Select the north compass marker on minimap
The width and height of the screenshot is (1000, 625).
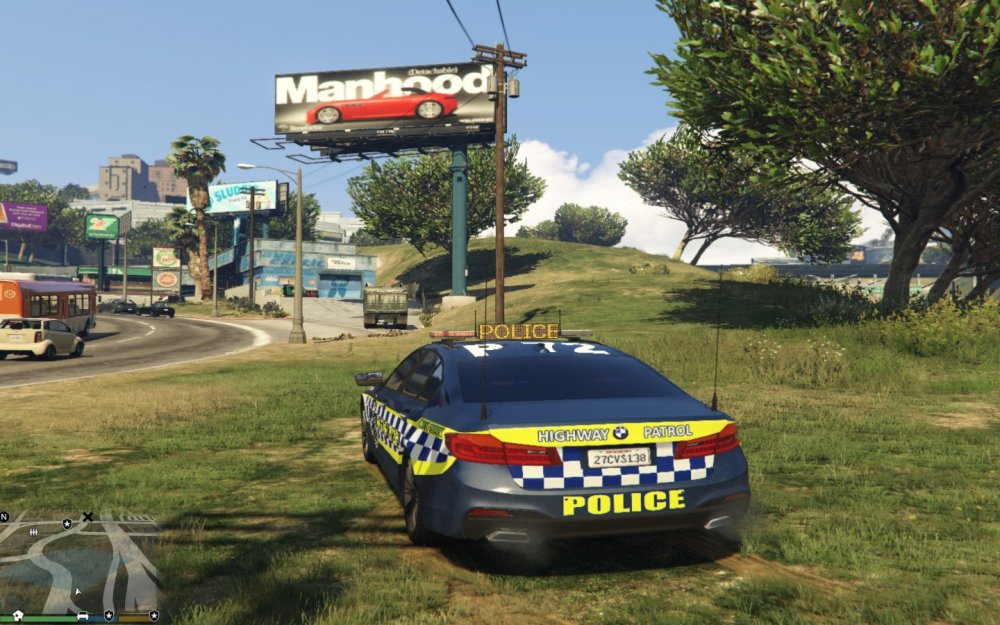point(4,517)
